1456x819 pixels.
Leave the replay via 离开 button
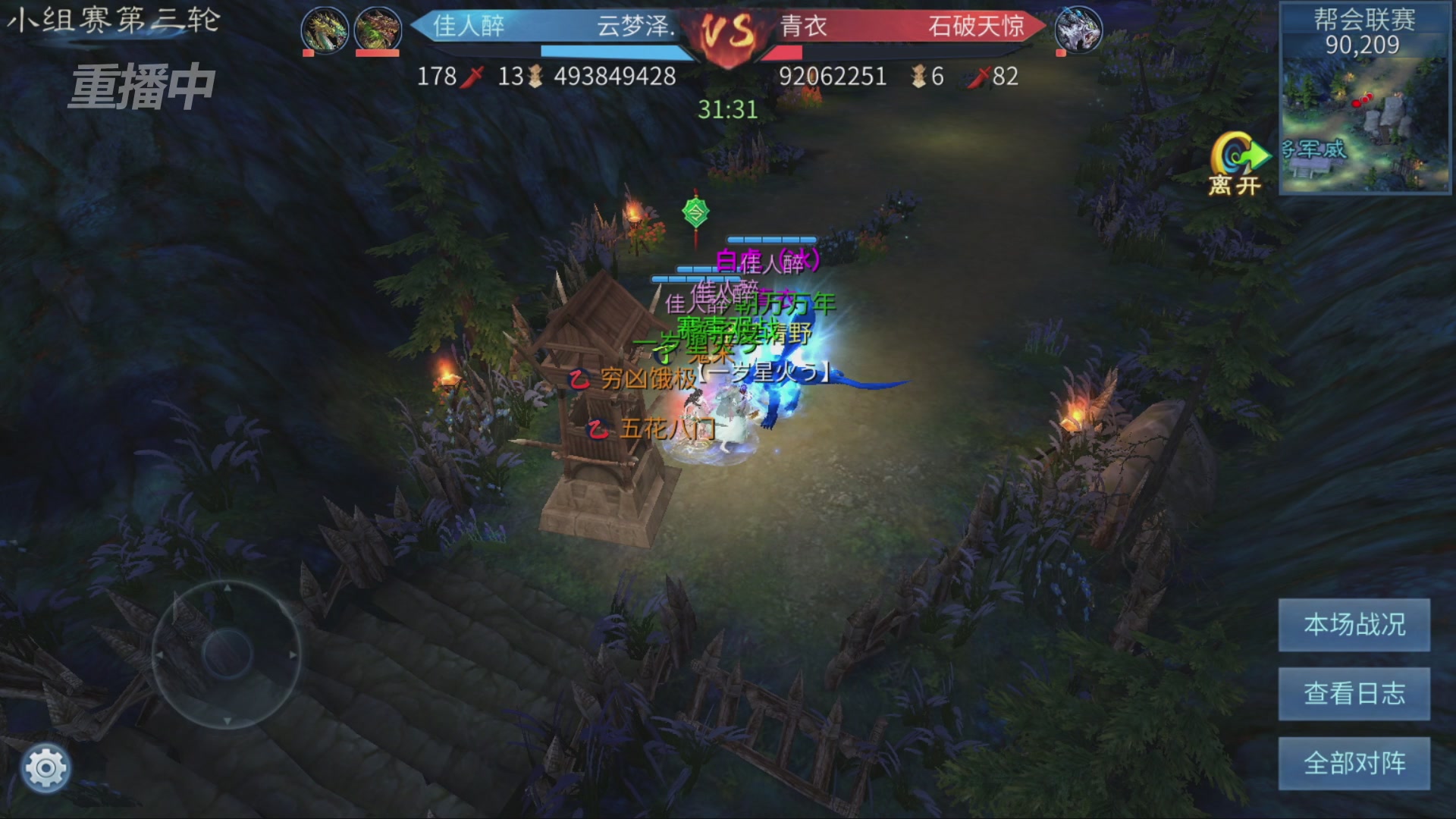1237,164
